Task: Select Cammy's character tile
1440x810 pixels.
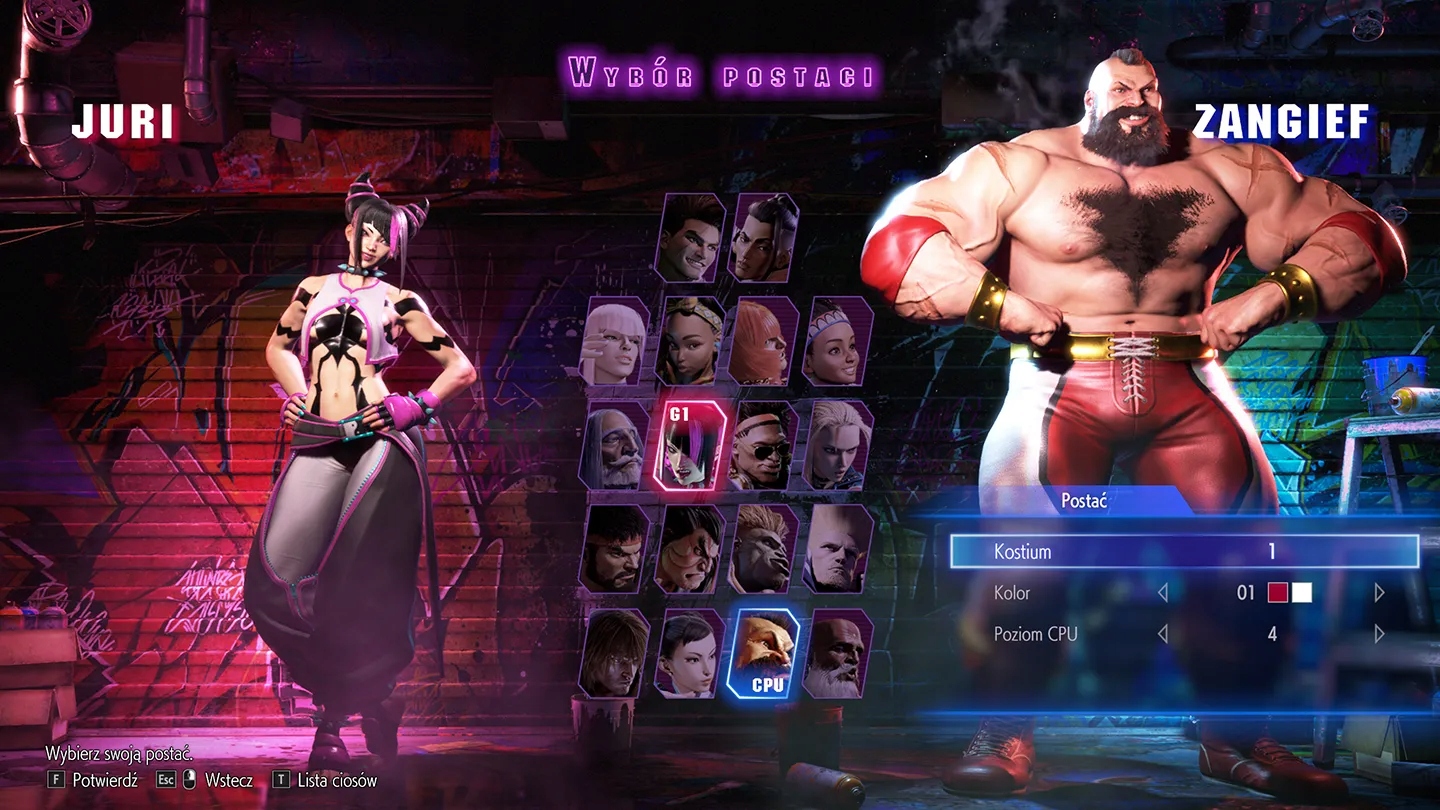Action: tap(838, 445)
